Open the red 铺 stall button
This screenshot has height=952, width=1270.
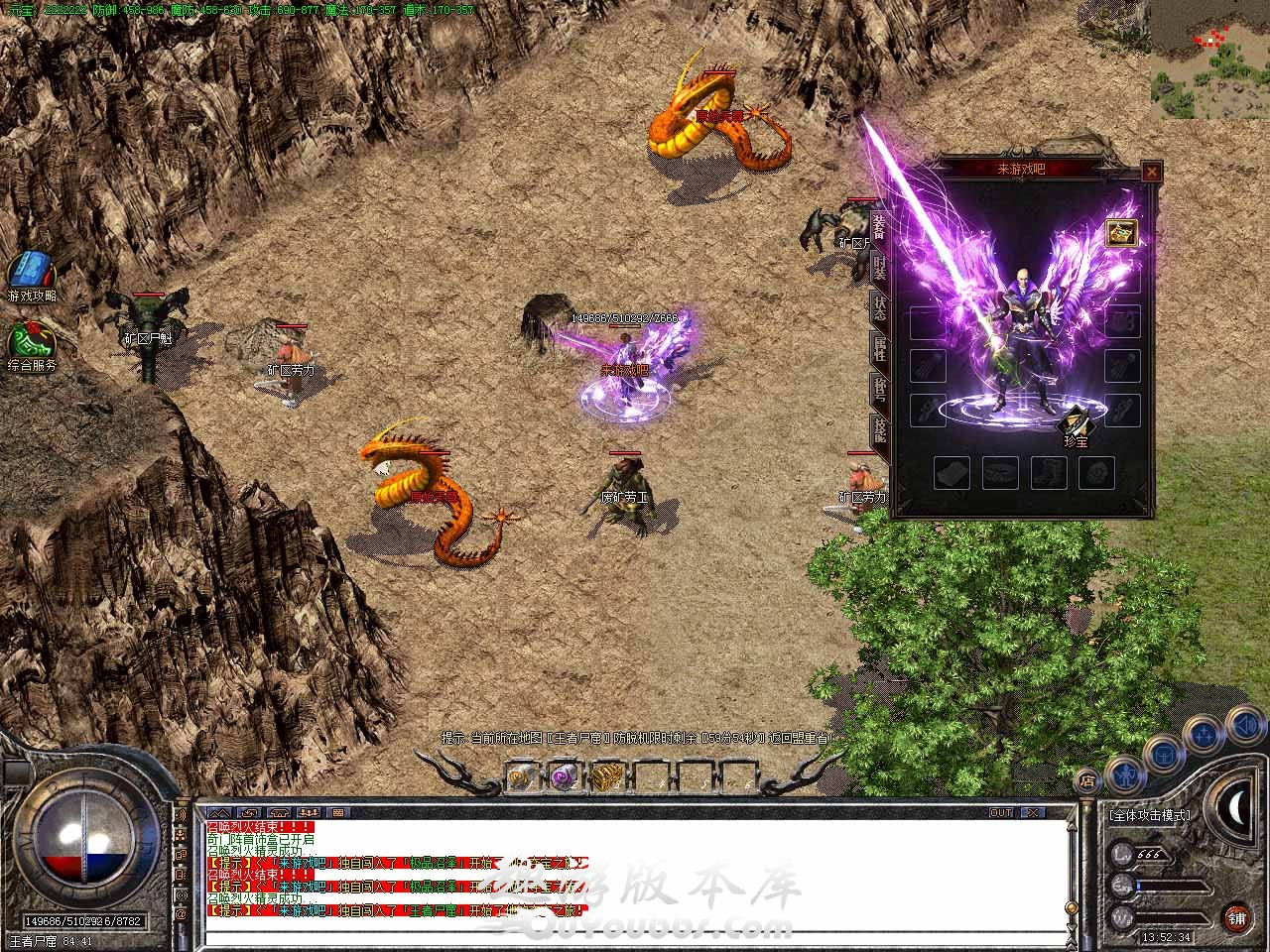click(x=1236, y=917)
